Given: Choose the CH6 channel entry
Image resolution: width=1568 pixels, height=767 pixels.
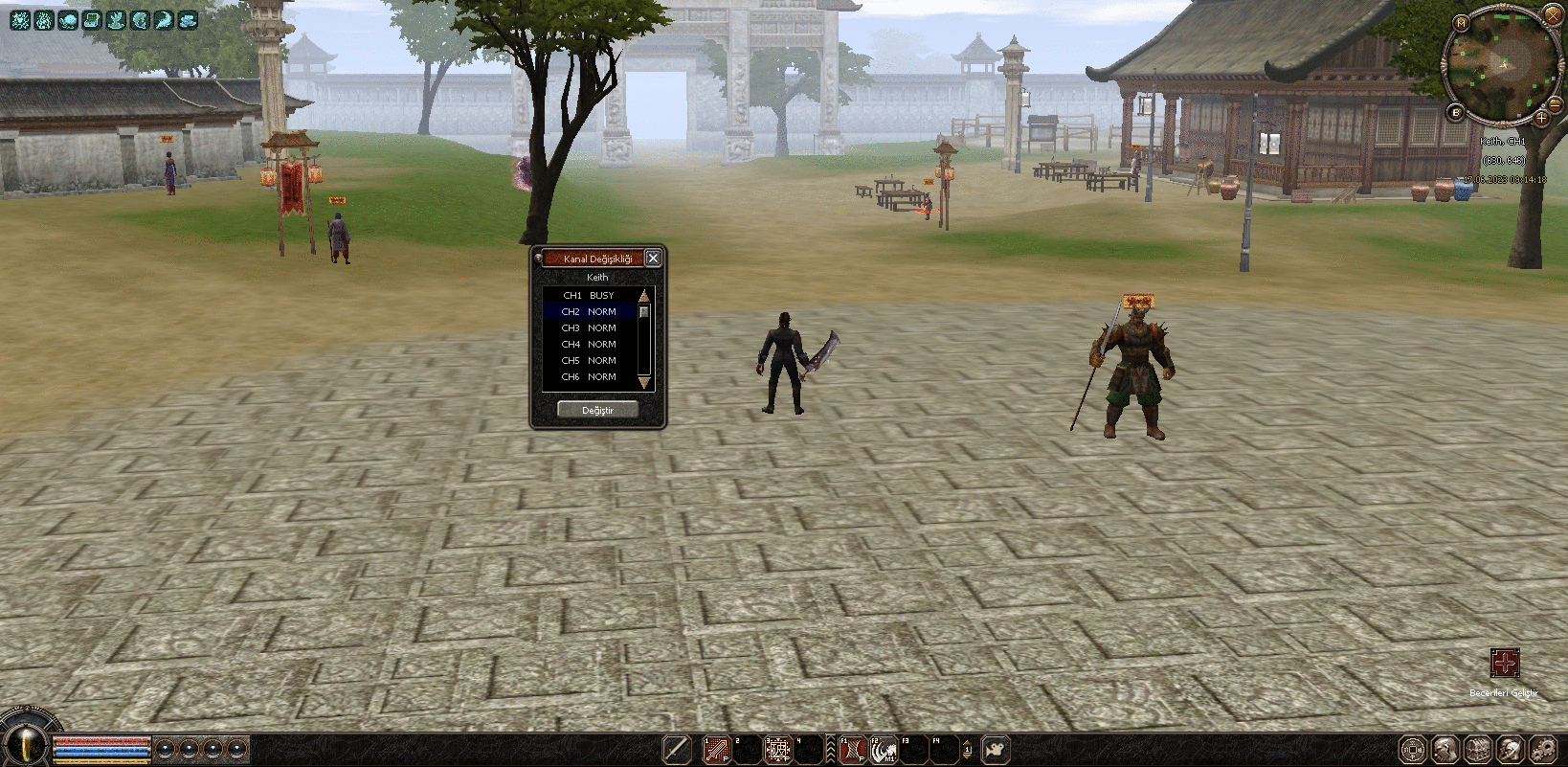Looking at the screenshot, I should click(x=589, y=377).
